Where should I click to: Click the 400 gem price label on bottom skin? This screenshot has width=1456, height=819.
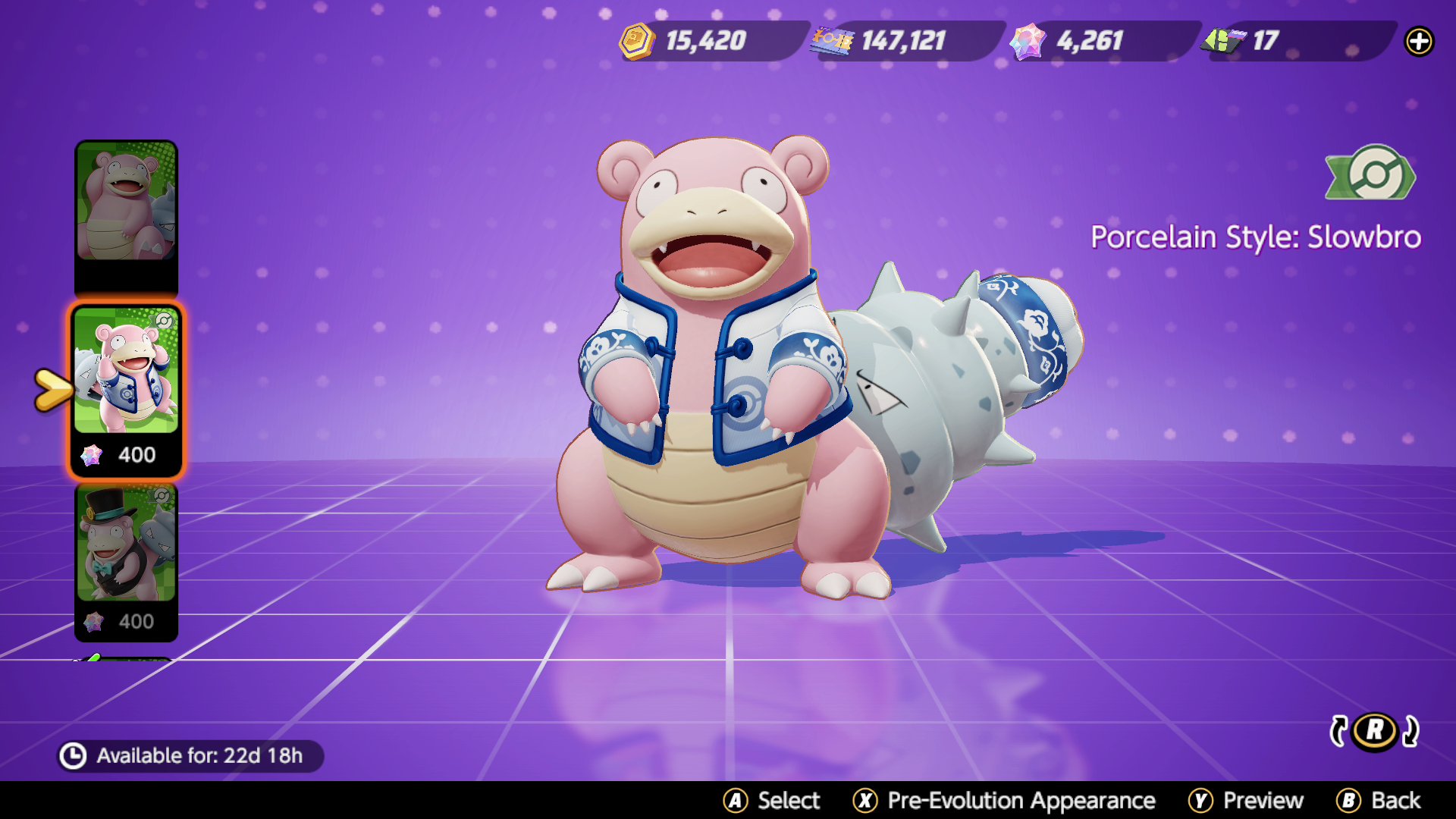(x=136, y=622)
